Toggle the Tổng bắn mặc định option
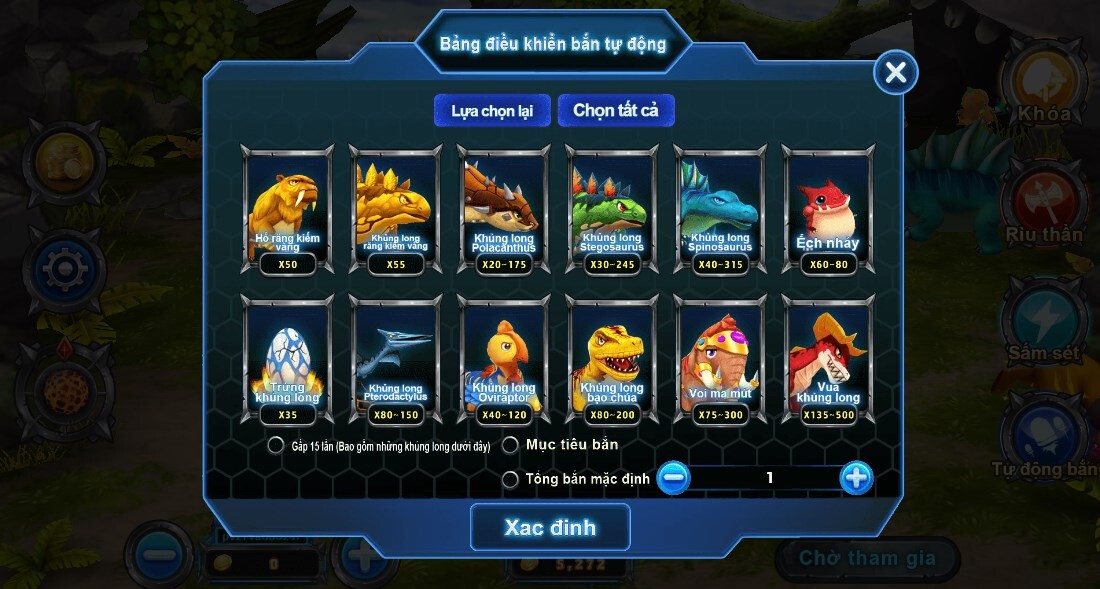1100x589 pixels. [x=510, y=479]
